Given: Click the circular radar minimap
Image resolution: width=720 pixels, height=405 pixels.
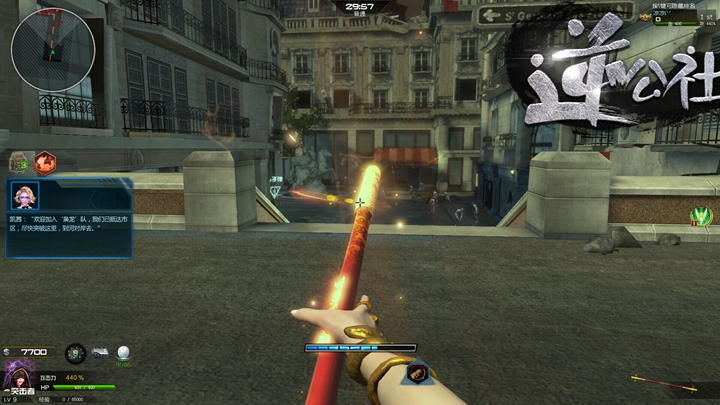Looking at the screenshot, I should pos(53,48).
